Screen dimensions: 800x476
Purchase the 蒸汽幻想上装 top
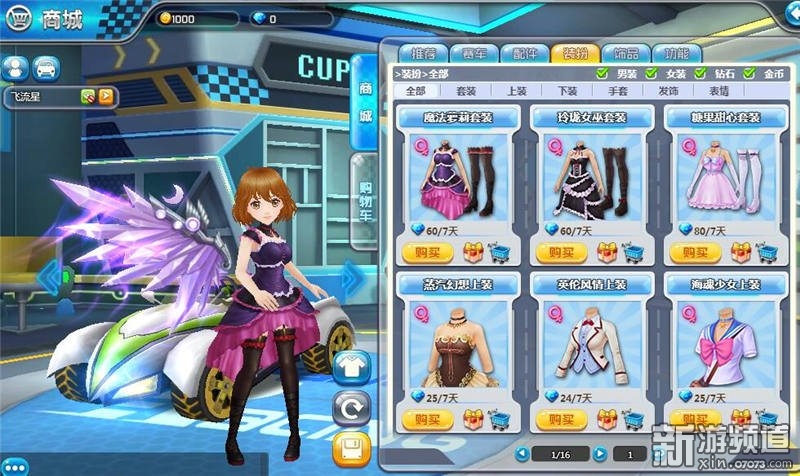pyautogui.click(x=424, y=418)
